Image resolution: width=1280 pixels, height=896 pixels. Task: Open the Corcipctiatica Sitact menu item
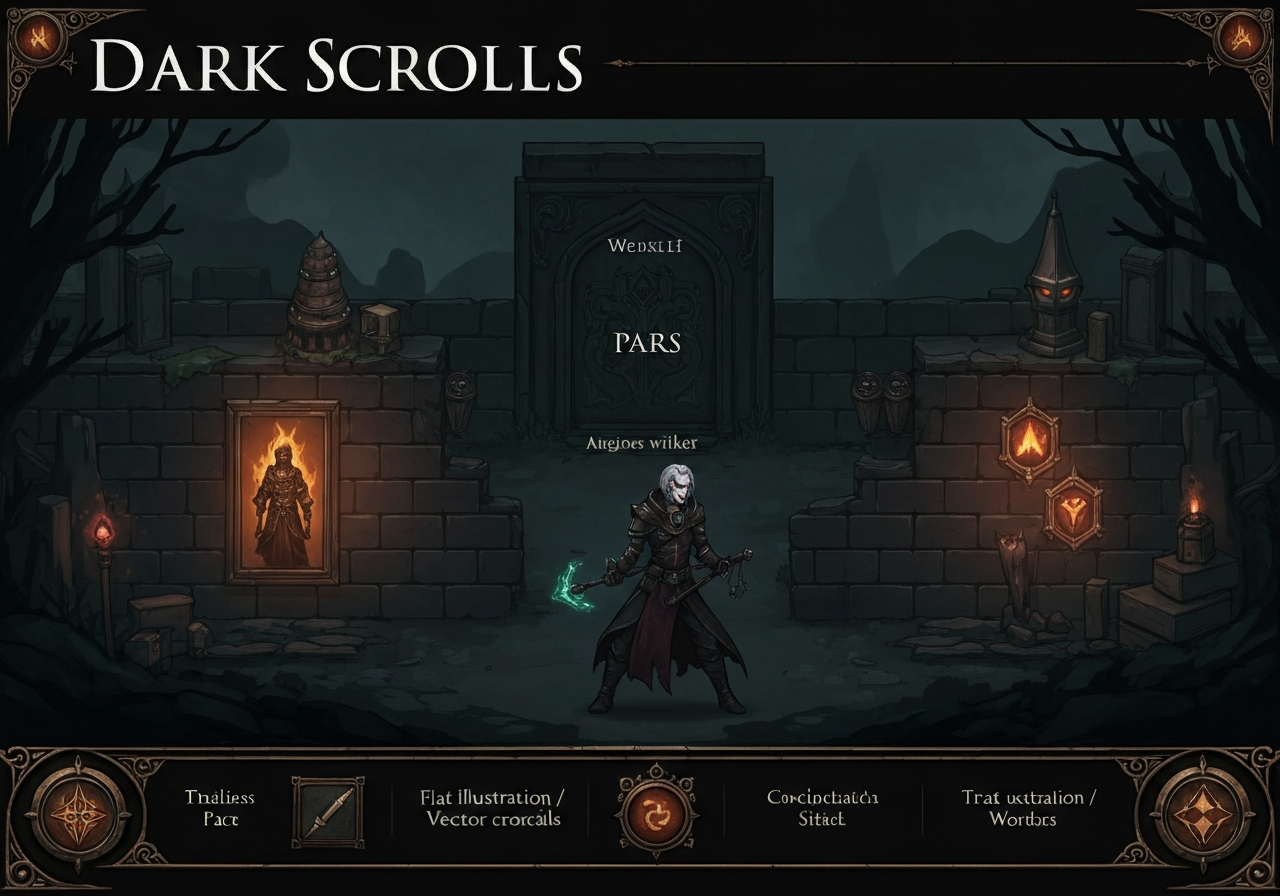[823, 808]
